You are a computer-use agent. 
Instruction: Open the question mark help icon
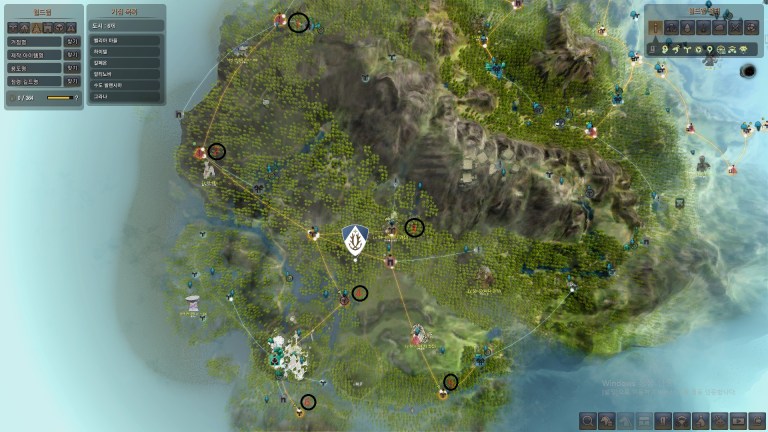tap(76, 98)
